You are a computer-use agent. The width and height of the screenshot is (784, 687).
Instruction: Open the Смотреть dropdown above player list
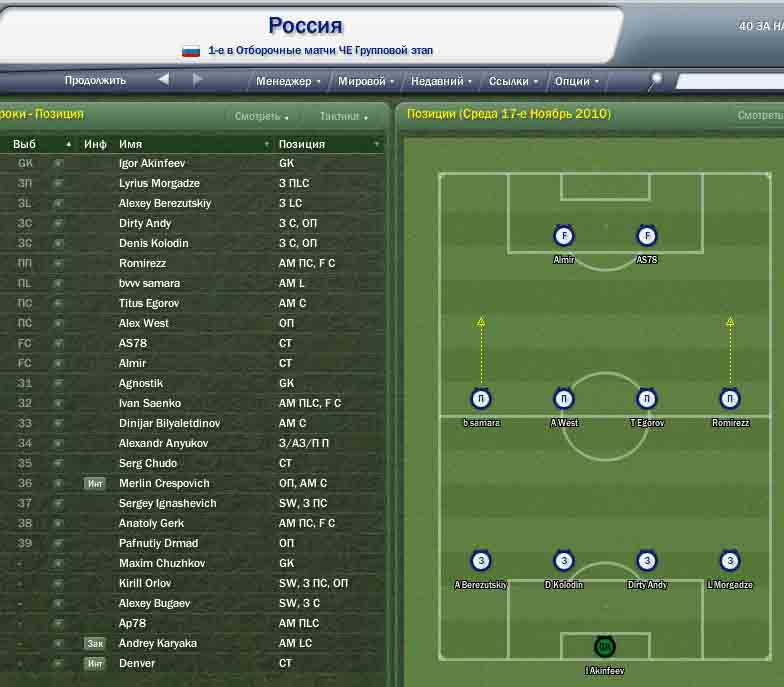[261, 117]
